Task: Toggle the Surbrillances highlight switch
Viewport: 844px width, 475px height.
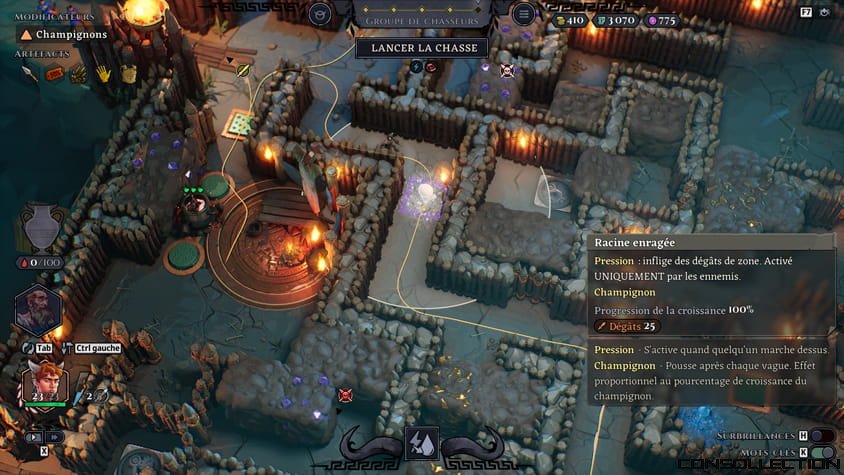Action: tap(822, 436)
